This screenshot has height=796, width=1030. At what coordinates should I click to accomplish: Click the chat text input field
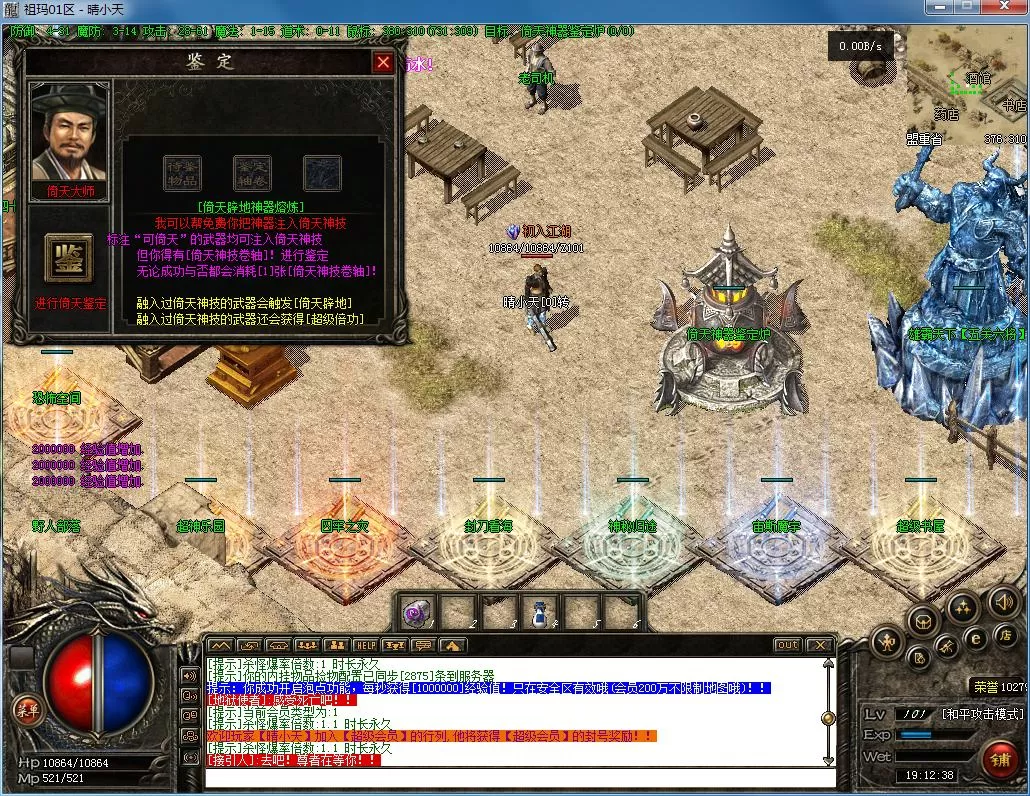coord(520,778)
